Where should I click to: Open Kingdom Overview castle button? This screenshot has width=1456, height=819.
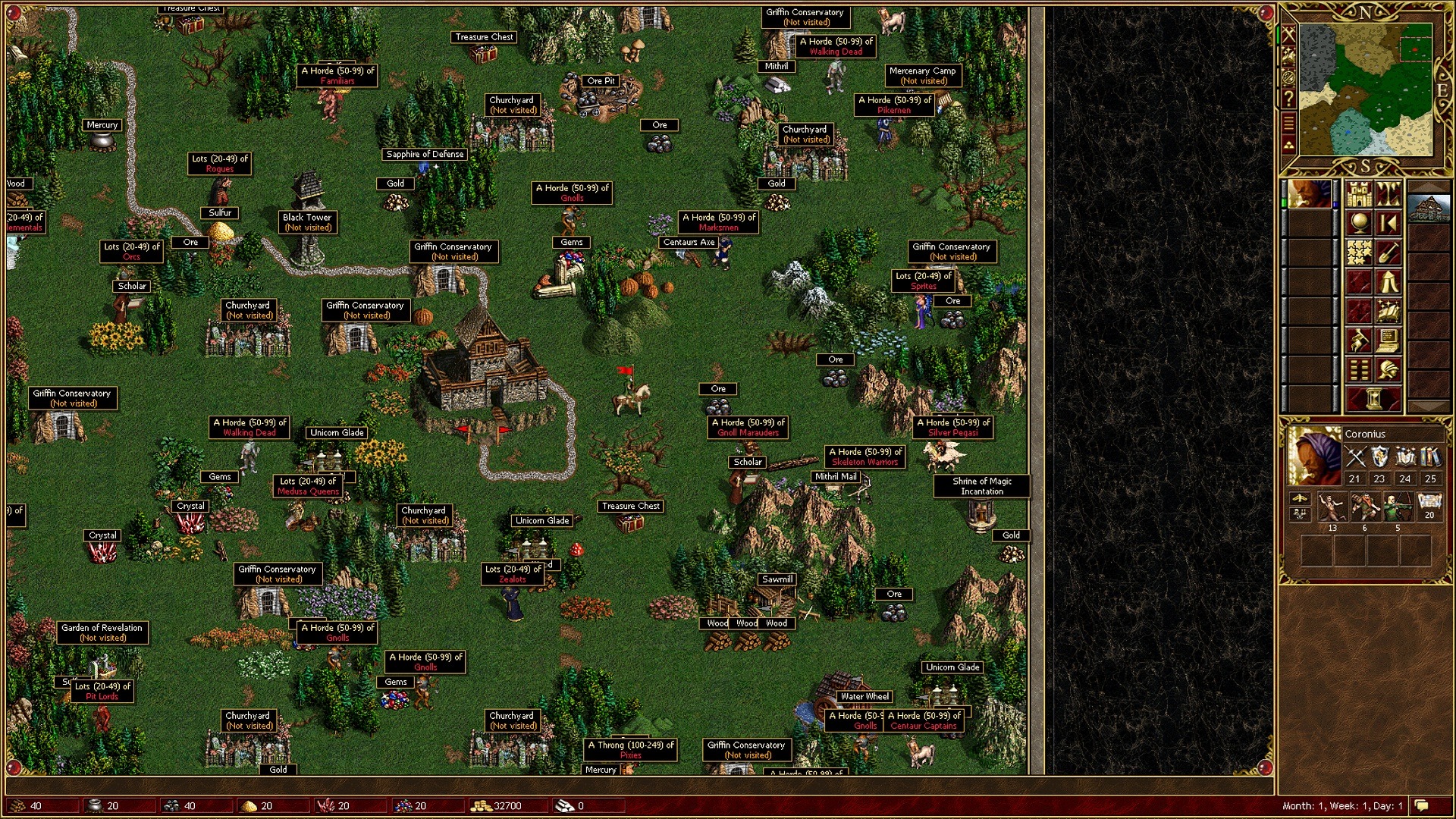pyautogui.click(x=1359, y=195)
